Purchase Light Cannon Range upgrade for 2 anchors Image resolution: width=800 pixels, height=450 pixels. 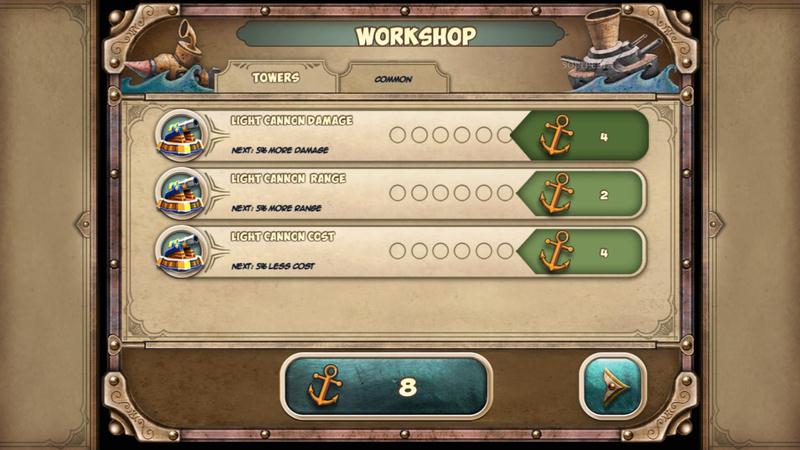(583, 194)
